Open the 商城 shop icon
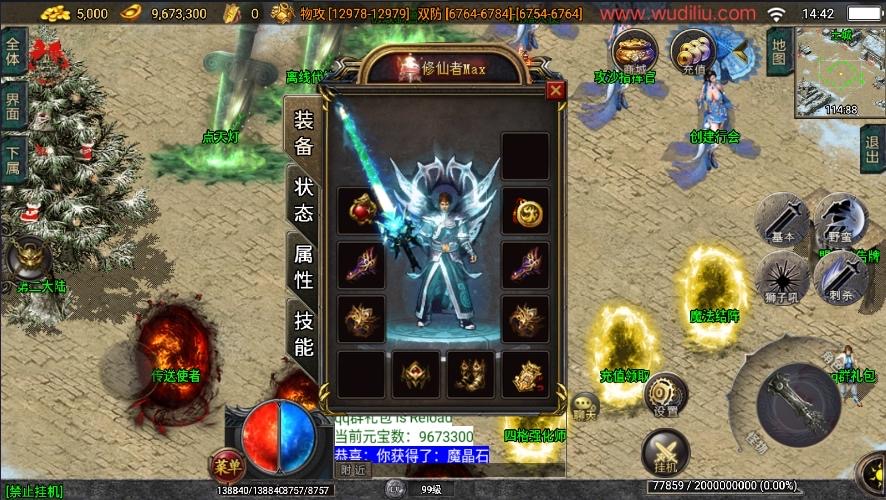 click(x=635, y=49)
